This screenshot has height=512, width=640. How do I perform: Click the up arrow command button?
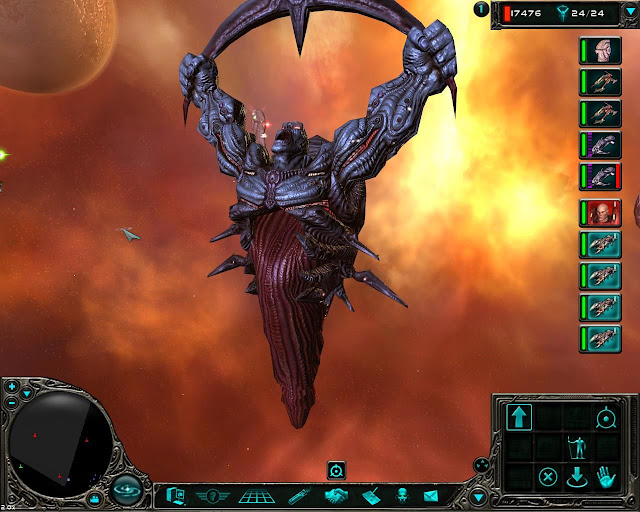(x=520, y=418)
